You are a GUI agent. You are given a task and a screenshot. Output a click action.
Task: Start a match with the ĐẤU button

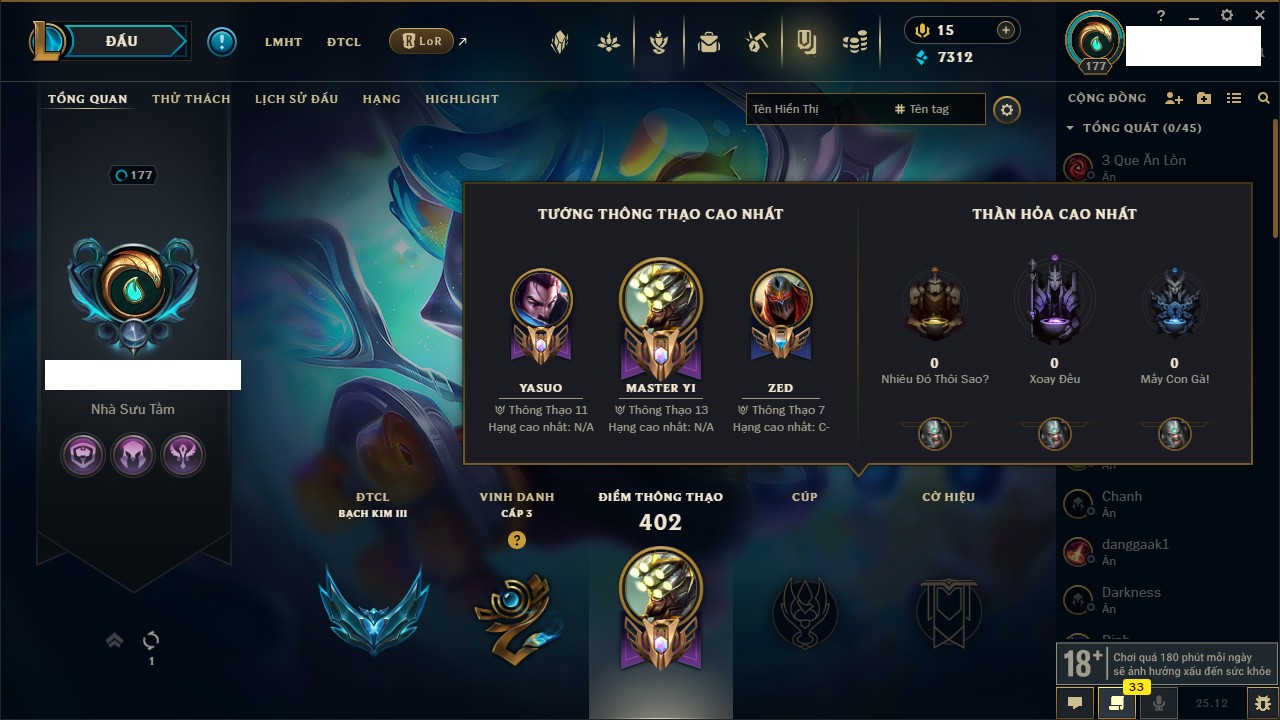[x=122, y=41]
